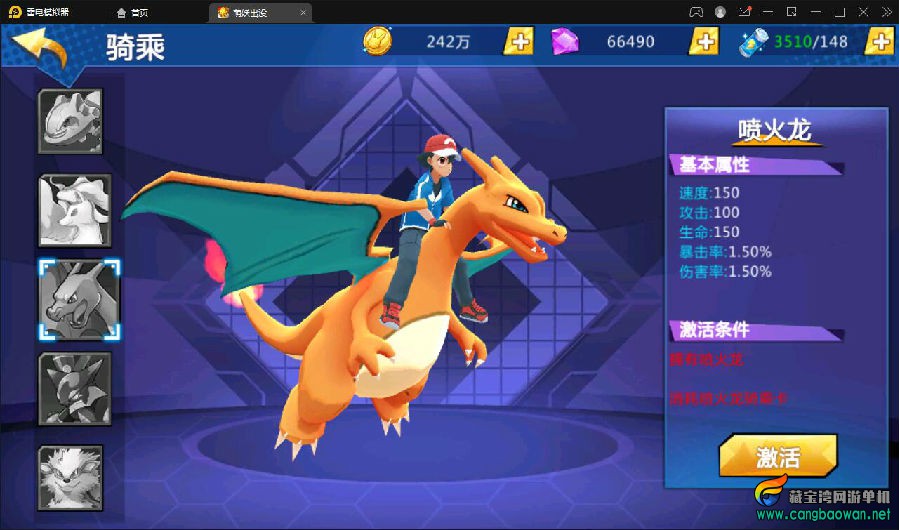Refill the blue energy potion with its plus button
This screenshot has height=530, width=899.
coord(879,41)
